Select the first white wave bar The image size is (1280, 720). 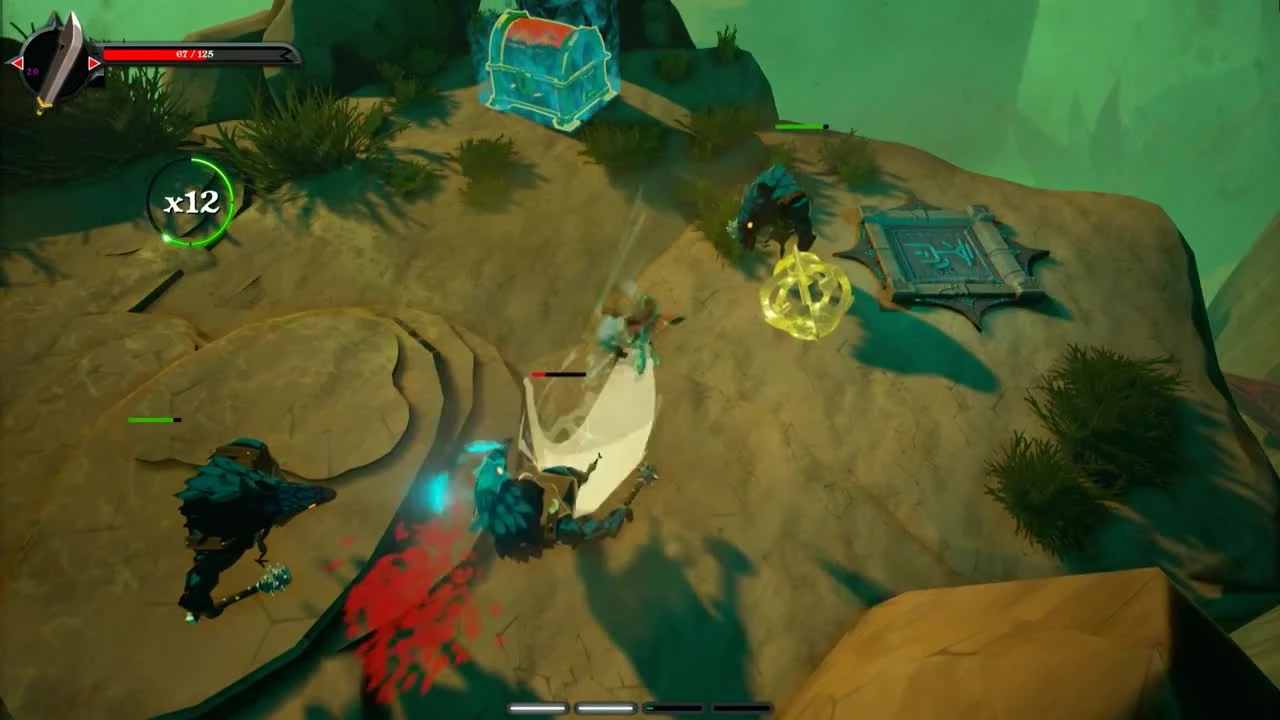click(537, 707)
